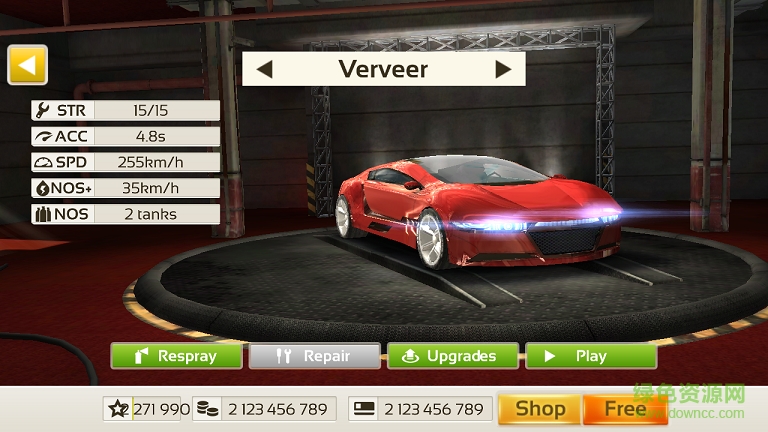Open the Upgrades menu
768x432 pixels.
click(x=452, y=356)
